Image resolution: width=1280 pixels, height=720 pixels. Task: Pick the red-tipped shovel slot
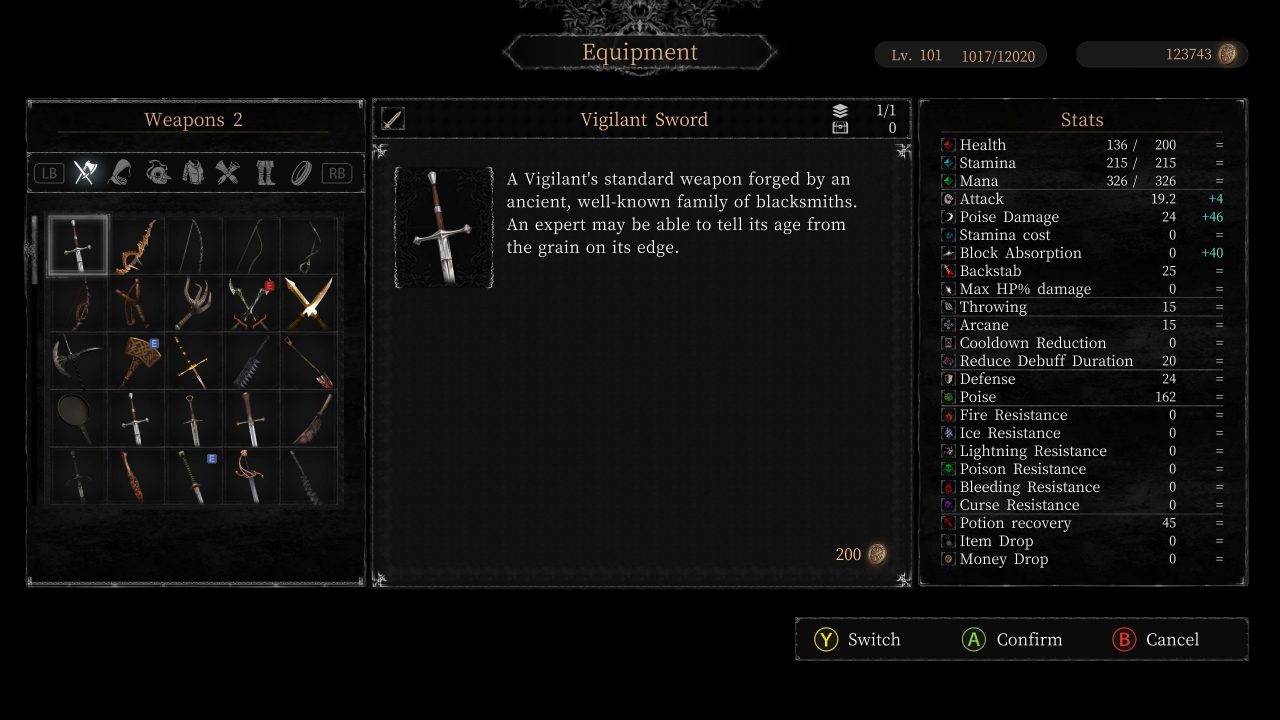pos(310,361)
